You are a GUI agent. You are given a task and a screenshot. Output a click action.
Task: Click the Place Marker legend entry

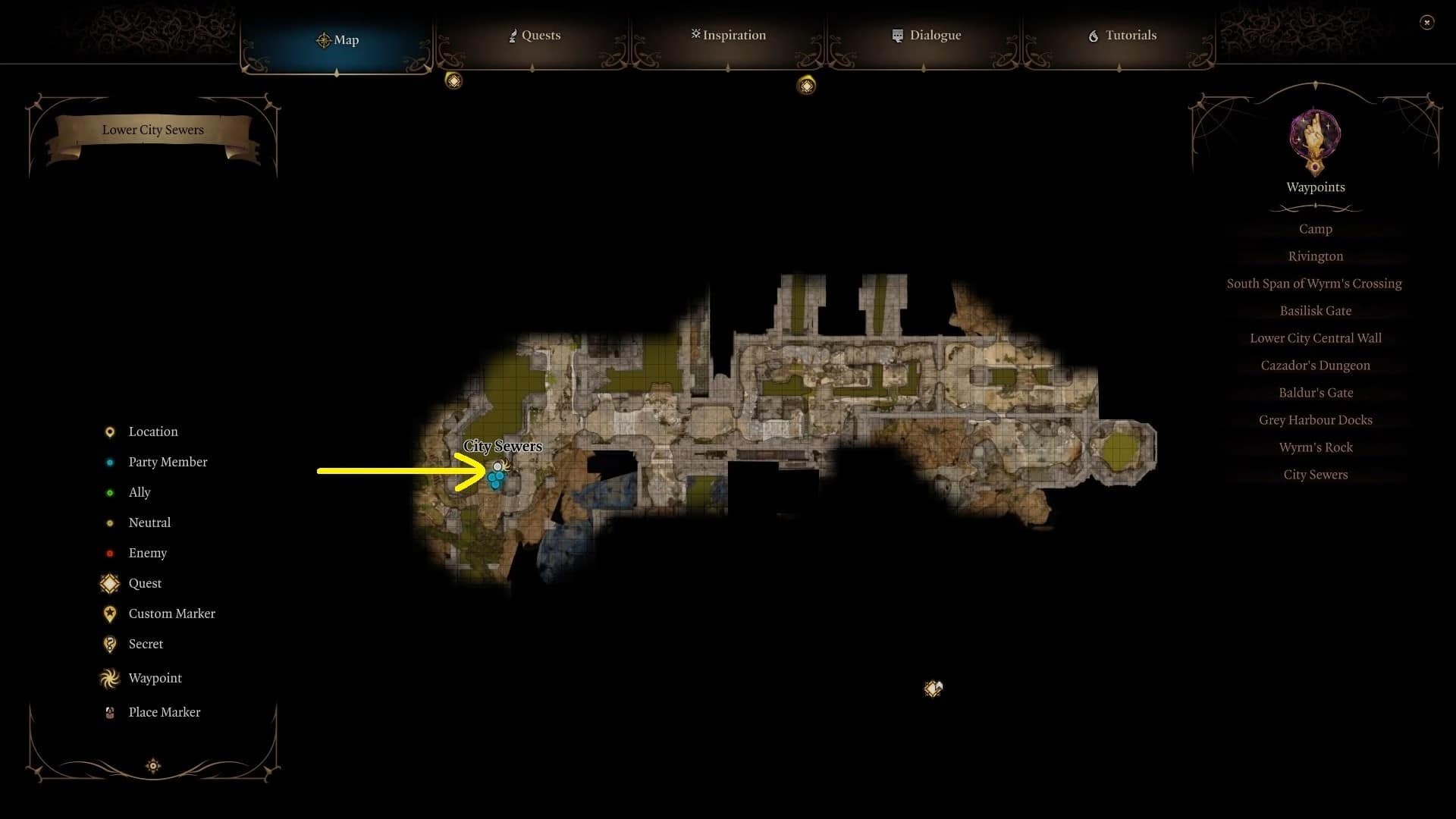pos(164,712)
